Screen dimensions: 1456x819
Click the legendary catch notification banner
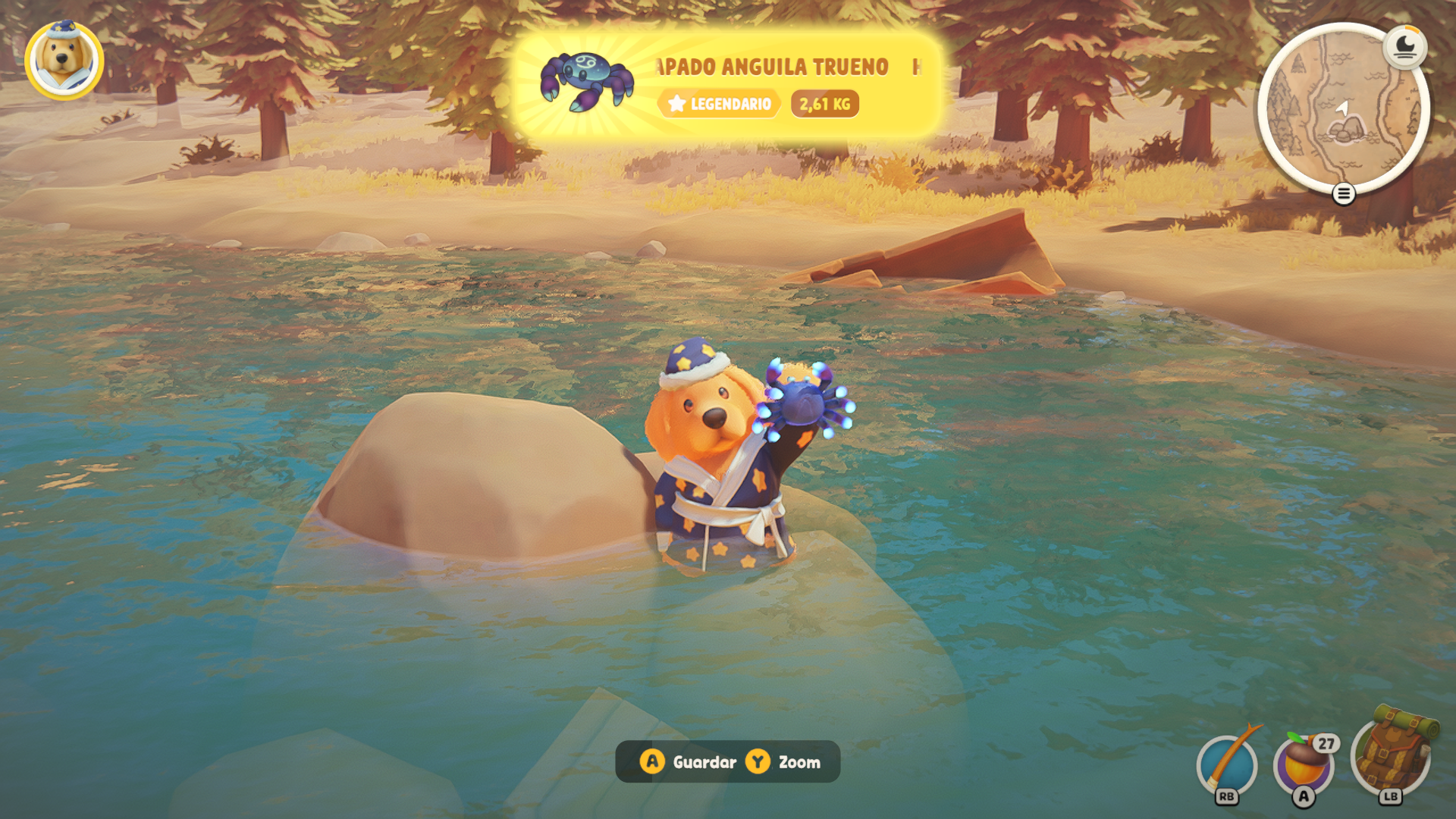click(728, 85)
